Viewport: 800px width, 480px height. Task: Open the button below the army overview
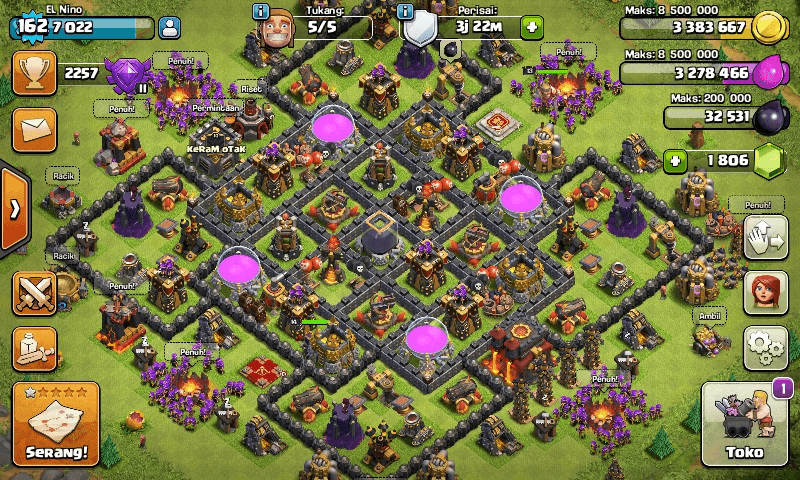point(33,346)
